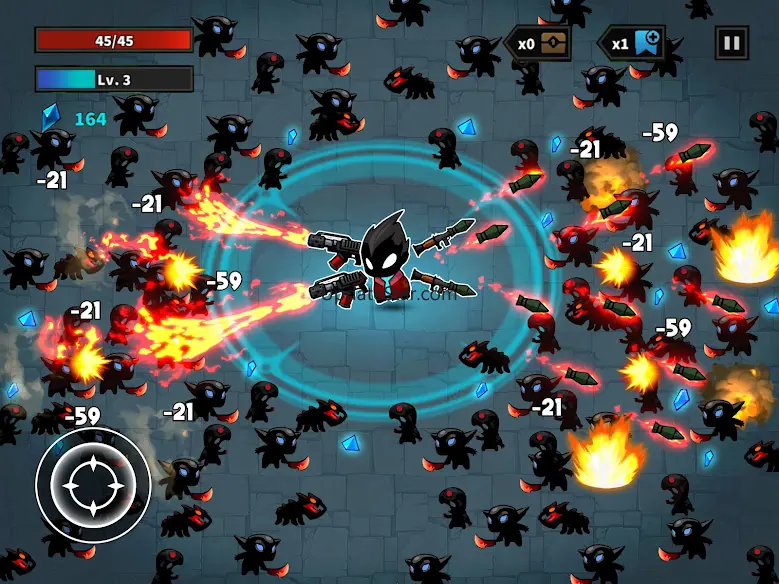Screen dimensions: 779x584
Task: Pause the game
Action: 731,43
